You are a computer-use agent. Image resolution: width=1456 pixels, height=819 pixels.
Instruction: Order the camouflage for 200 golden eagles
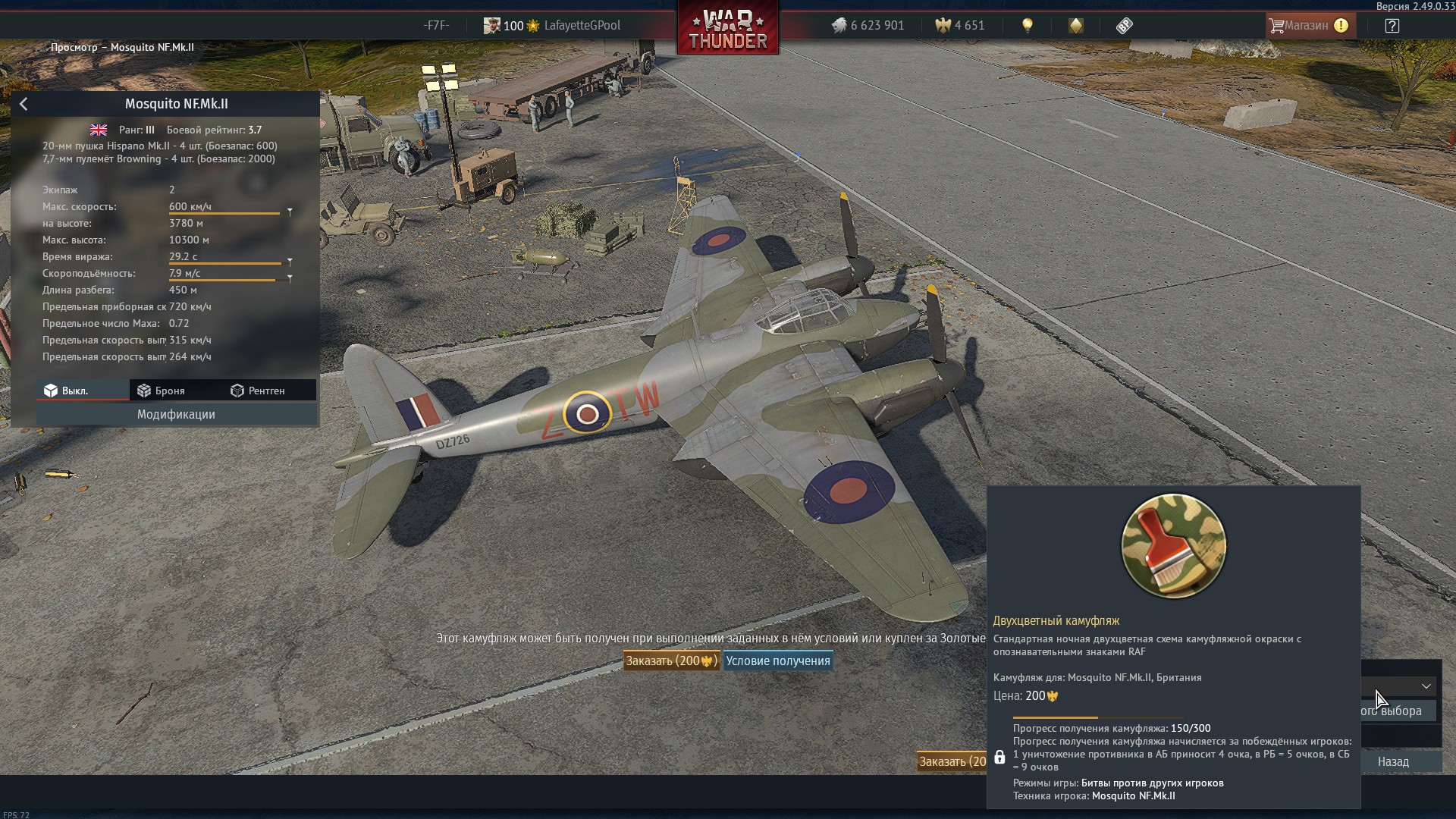(670, 661)
